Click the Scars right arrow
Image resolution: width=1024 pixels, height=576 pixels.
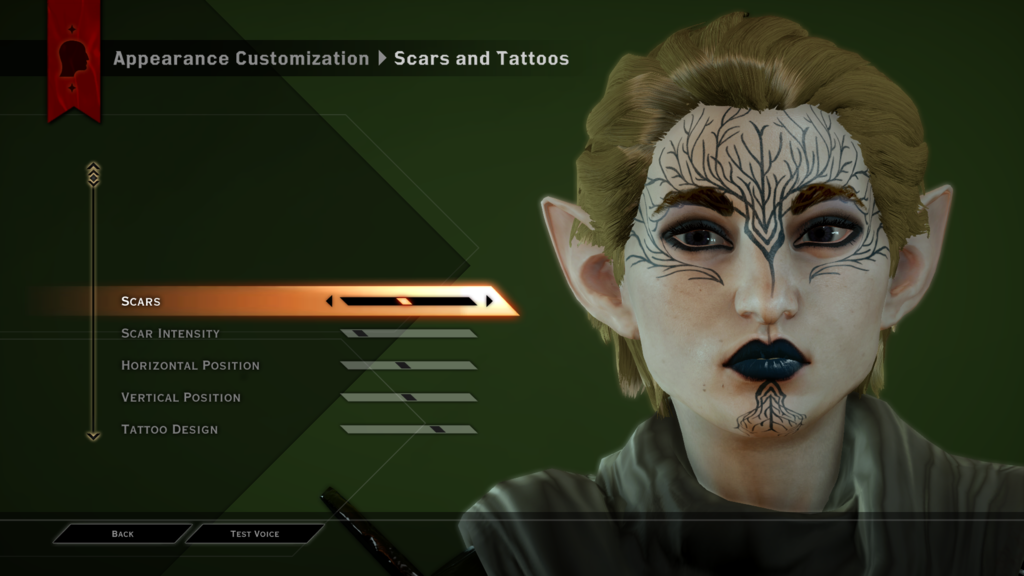[x=489, y=301]
